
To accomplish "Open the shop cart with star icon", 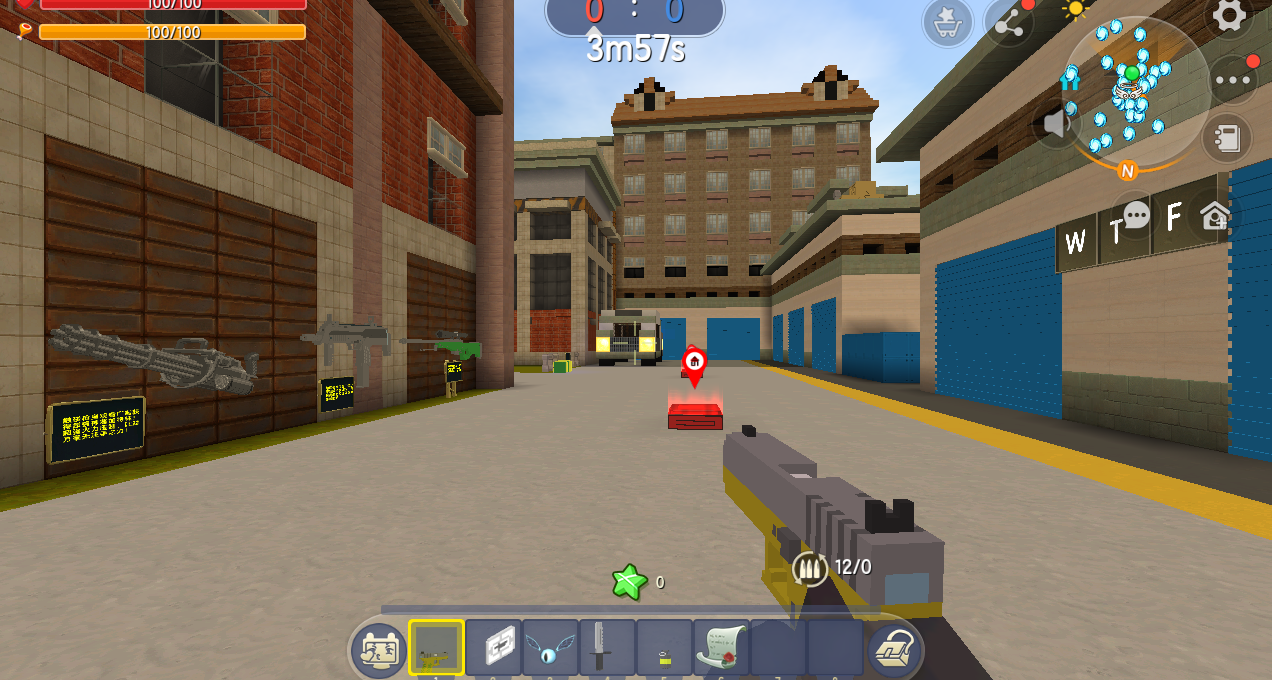I will click(x=947, y=23).
